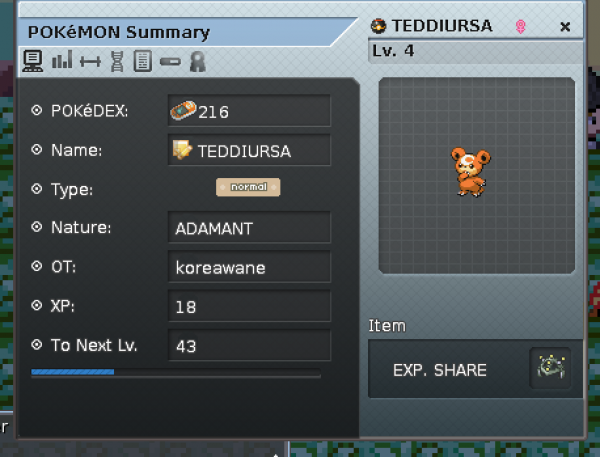Click the EXP. SHARE held item icon
Viewport: 600px width, 457px height.
click(x=549, y=369)
